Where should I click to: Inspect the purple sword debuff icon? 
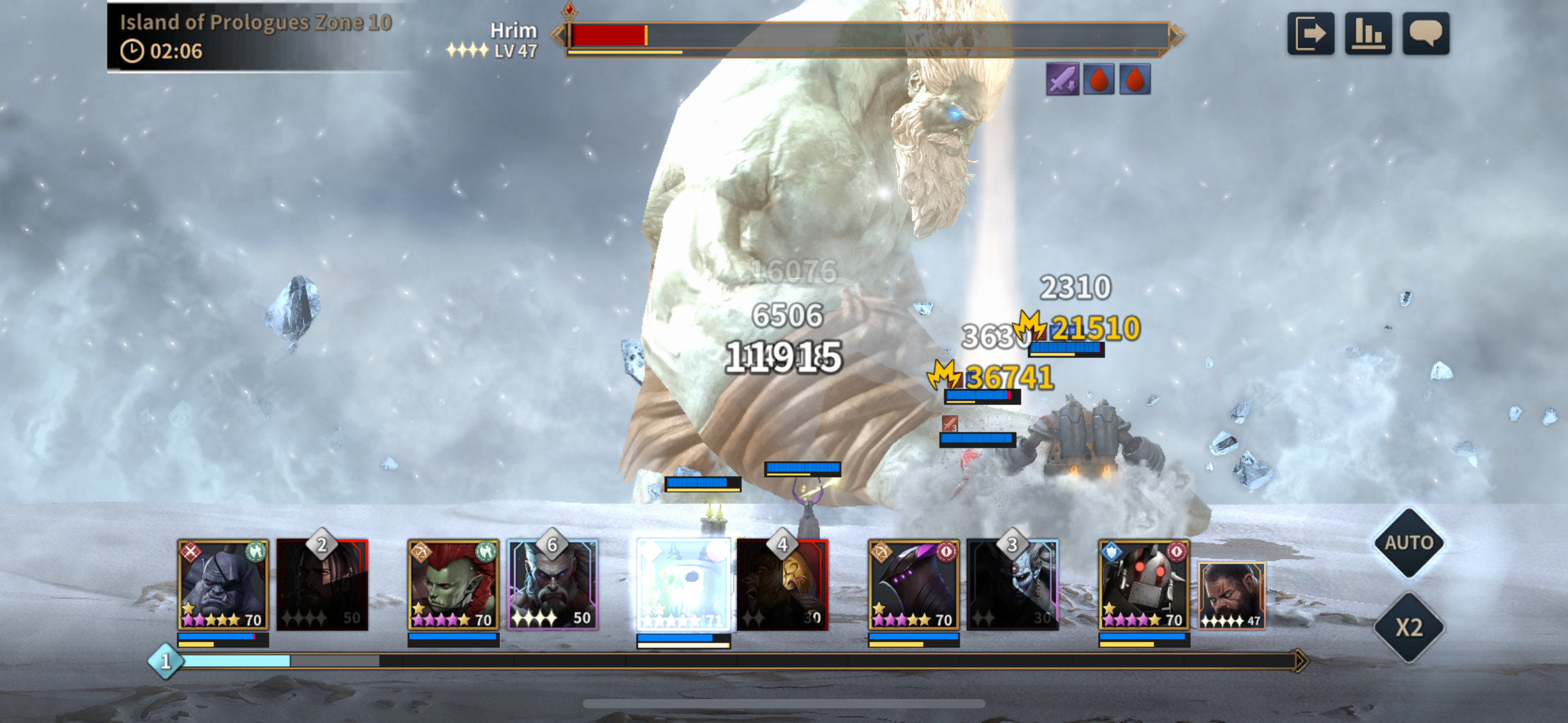pos(1062,80)
